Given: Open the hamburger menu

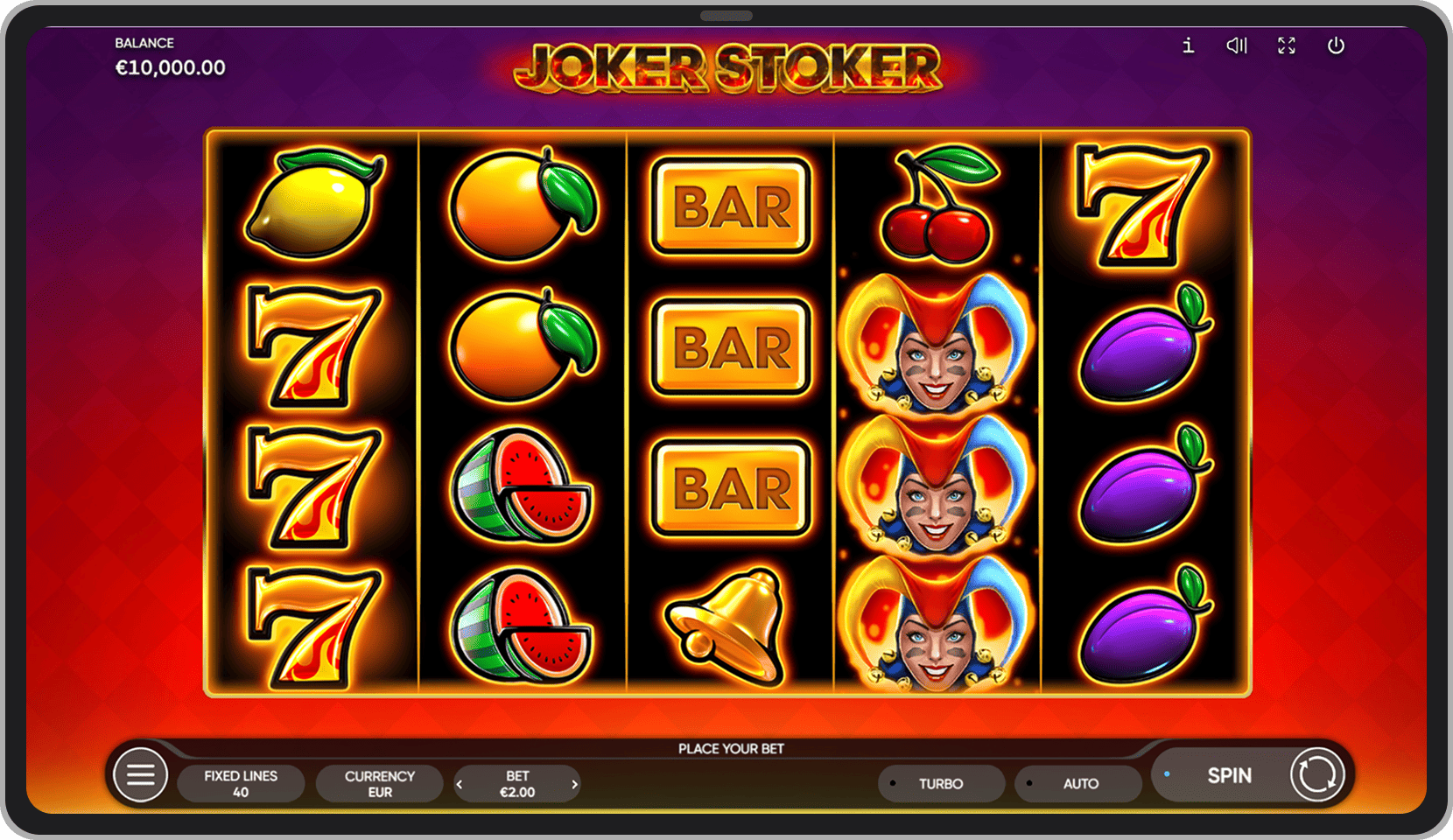Looking at the screenshot, I should click(x=140, y=775).
